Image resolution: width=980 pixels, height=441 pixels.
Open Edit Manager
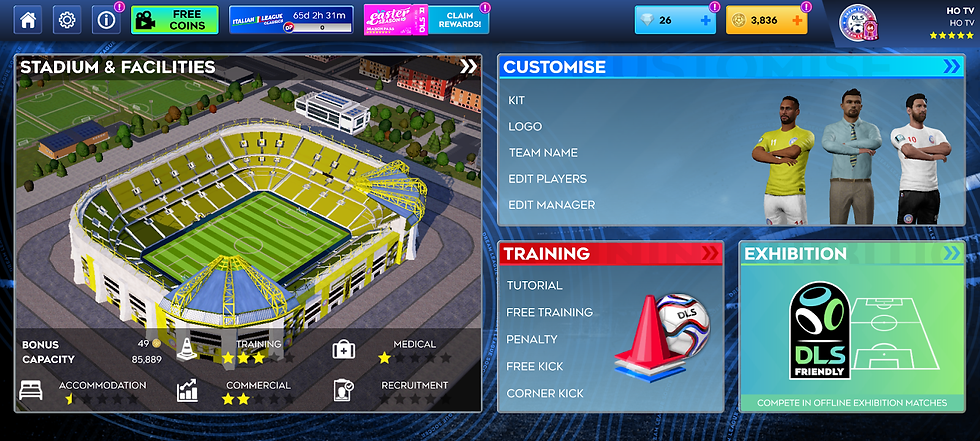[x=551, y=205]
